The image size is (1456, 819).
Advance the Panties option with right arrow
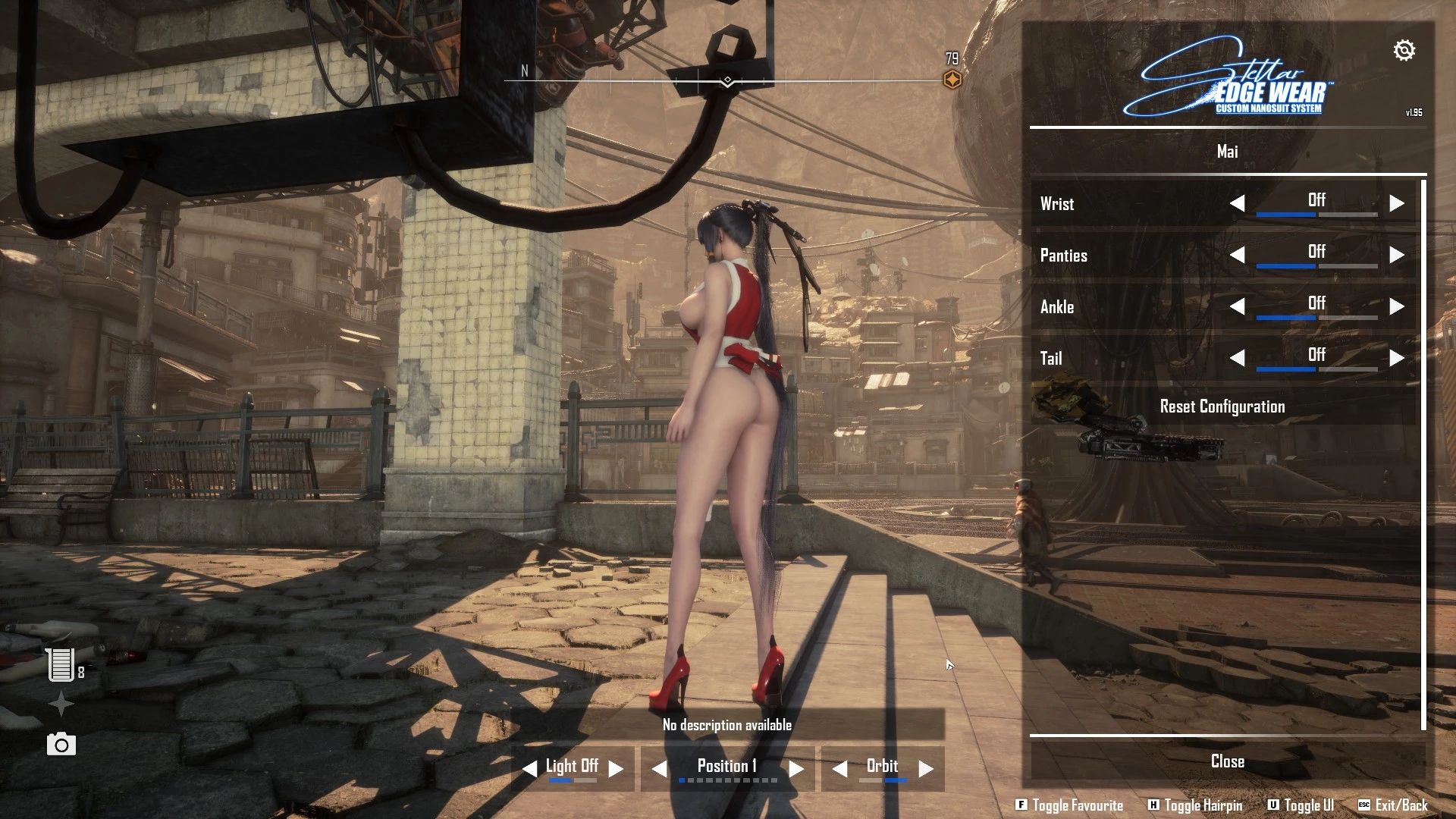coord(1396,255)
